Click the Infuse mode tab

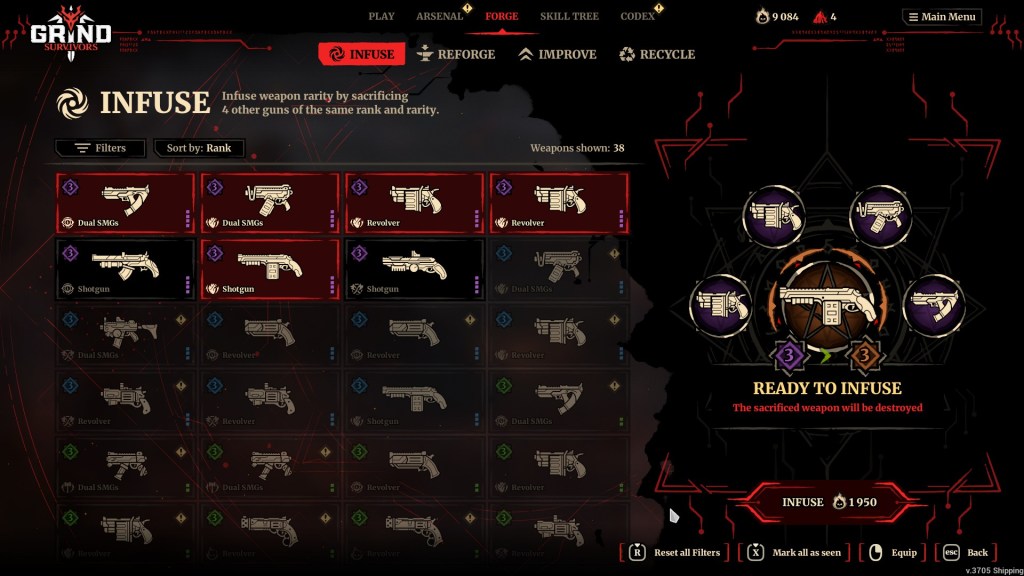[362, 54]
